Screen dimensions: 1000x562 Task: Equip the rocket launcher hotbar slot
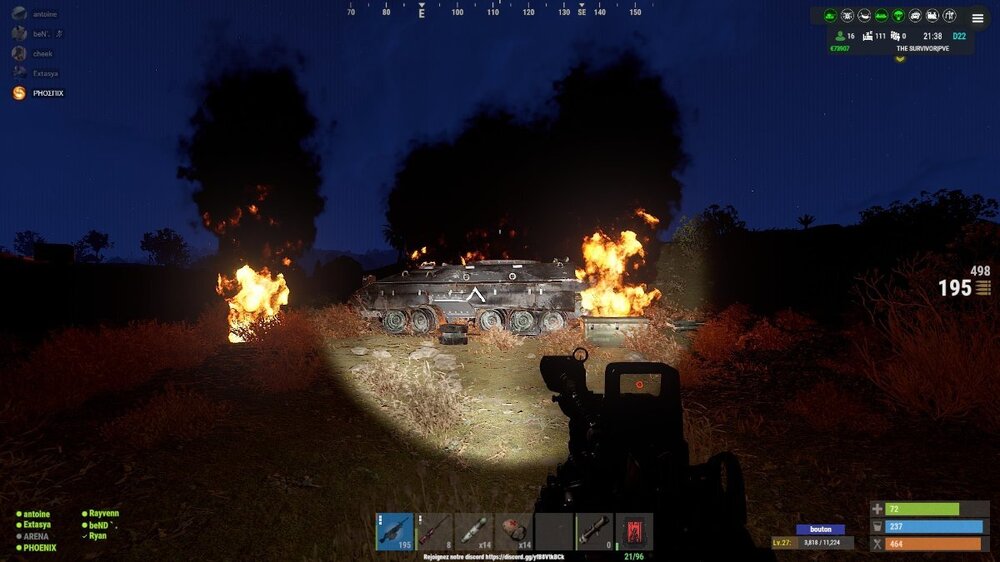pyautogui.click(x=594, y=531)
